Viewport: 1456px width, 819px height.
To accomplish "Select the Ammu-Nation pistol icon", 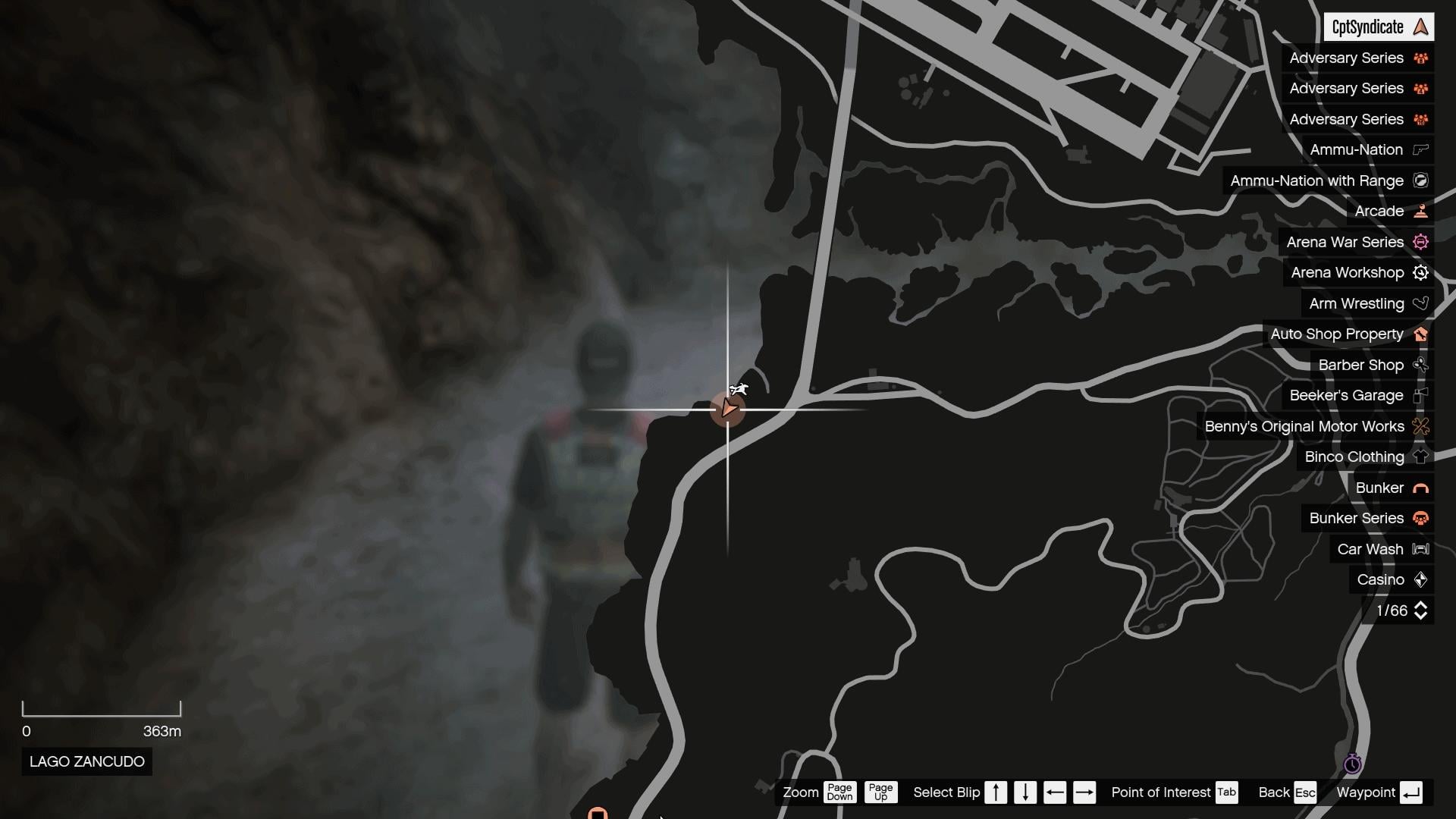I will point(1421,149).
